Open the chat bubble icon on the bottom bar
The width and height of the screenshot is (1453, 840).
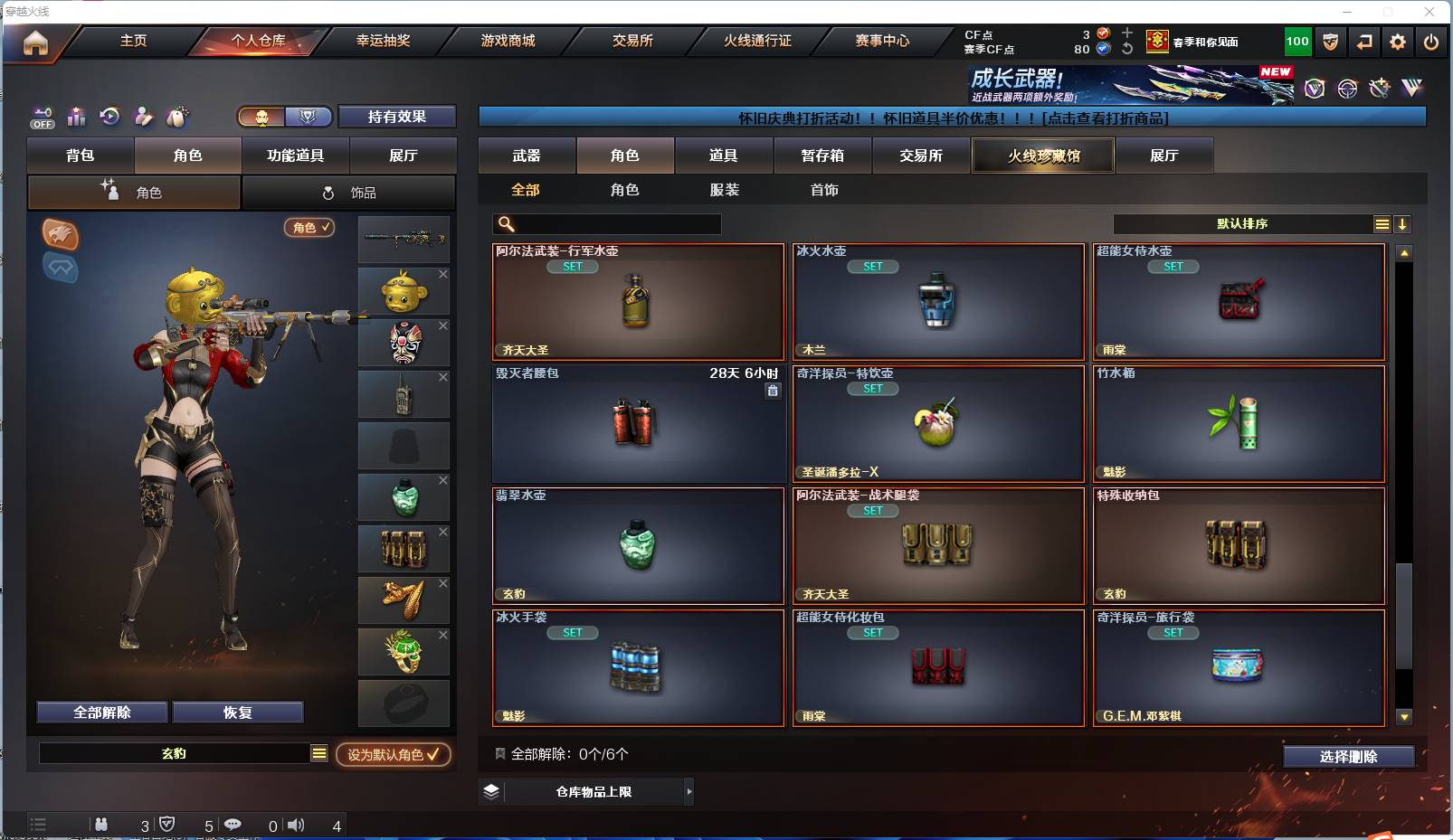pos(233,825)
